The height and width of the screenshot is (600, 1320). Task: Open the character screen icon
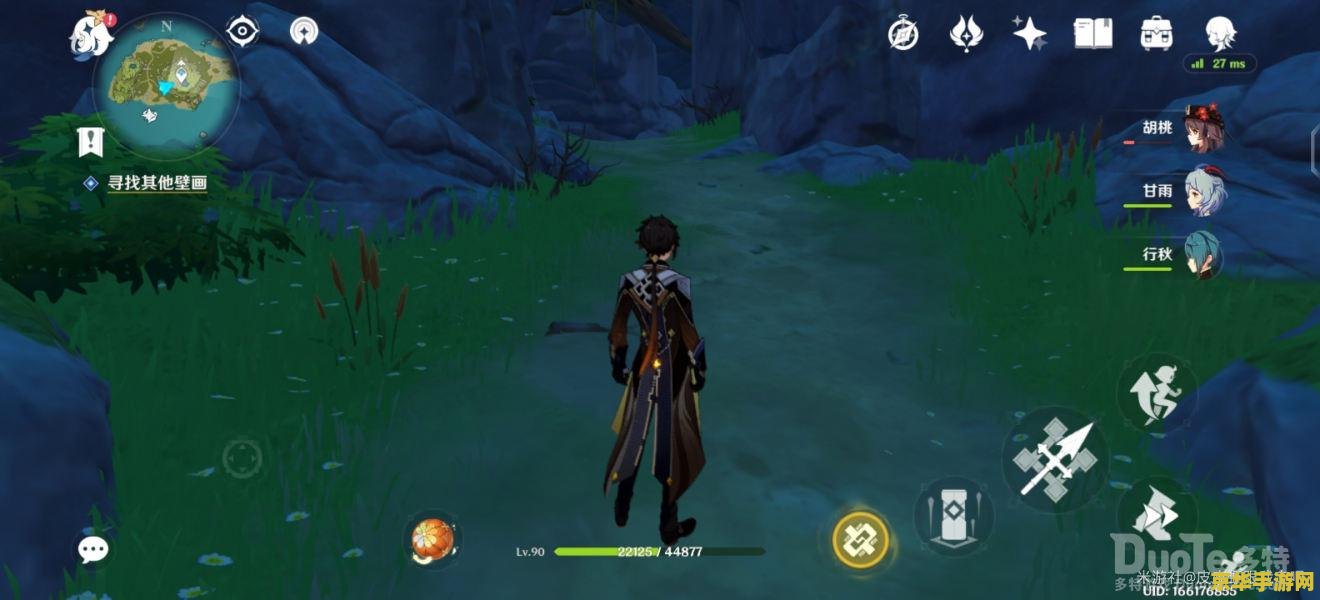[1220, 34]
